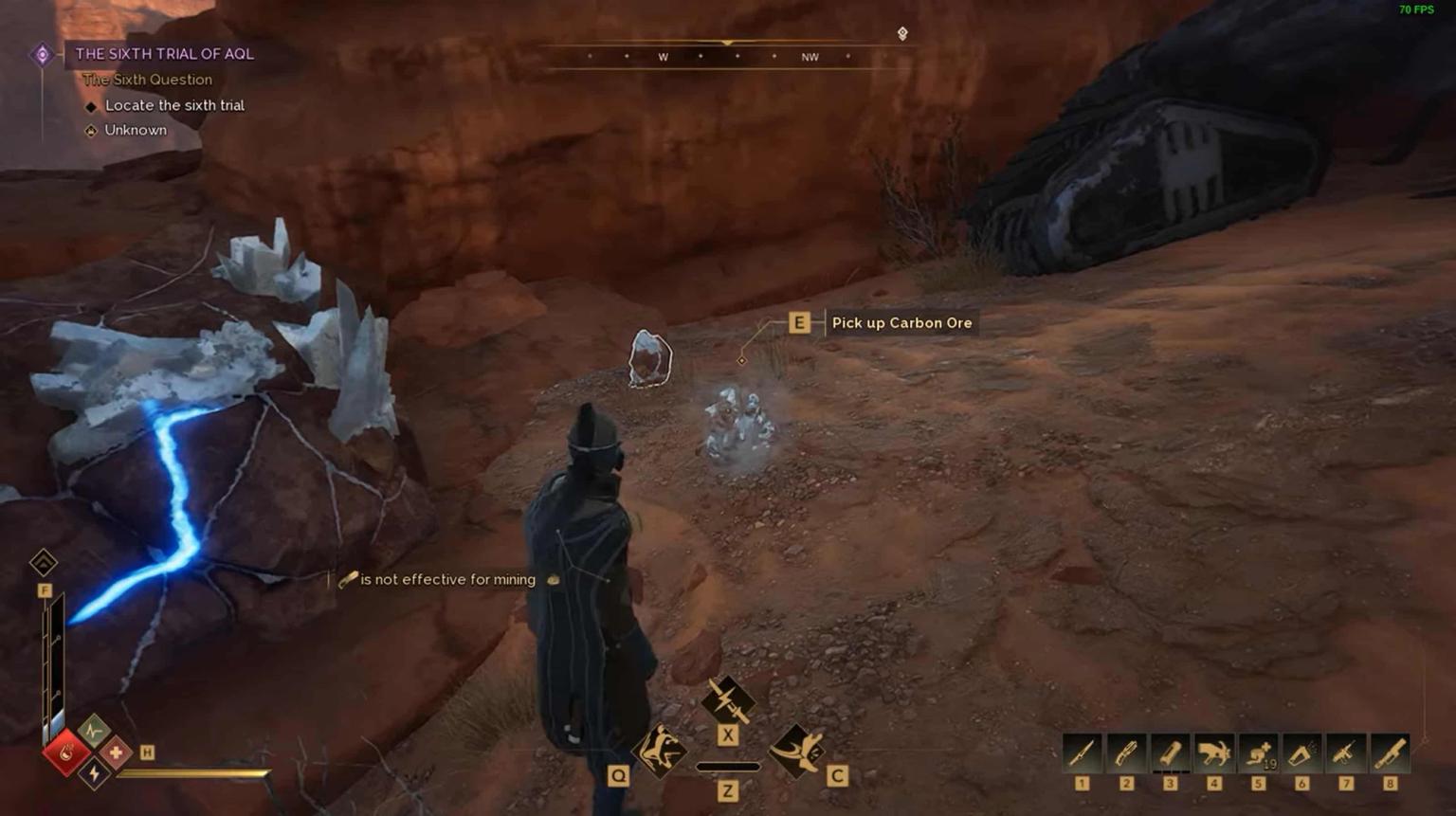Select the knife in hotbar slot 1
Viewport: 1456px width, 816px height.
(1081, 751)
